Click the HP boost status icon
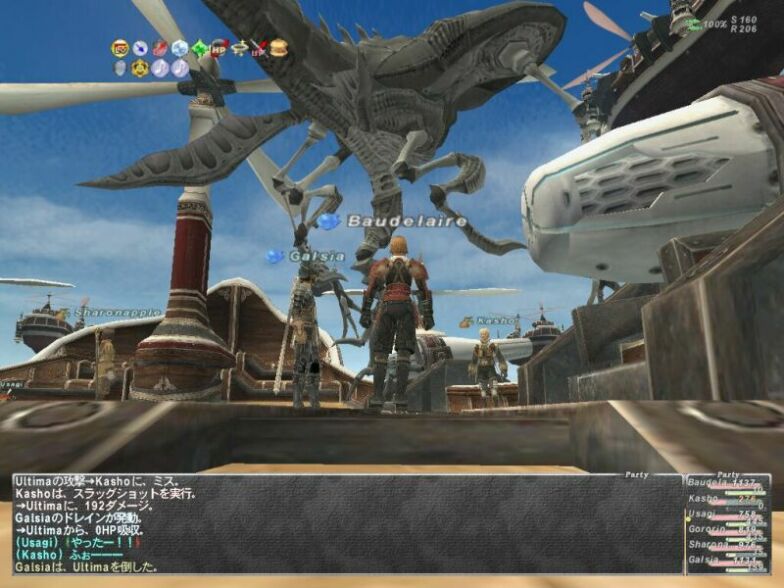This screenshot has width=784, height=588. 219,47
